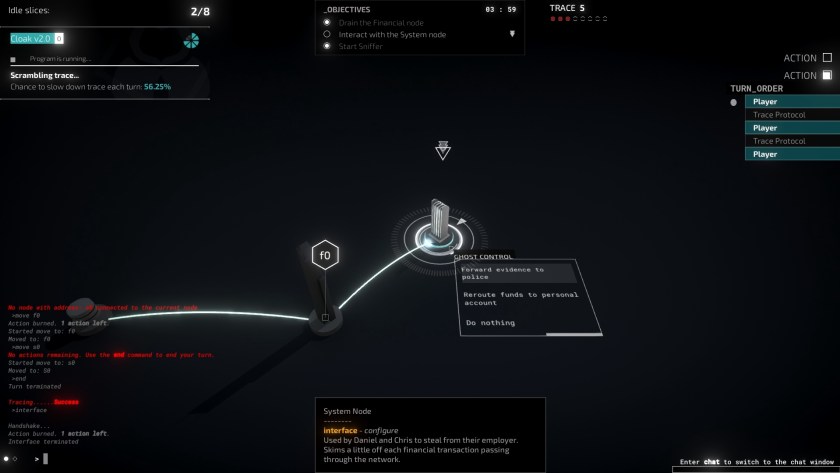840x473 pixels.
Task: Click the f0 hexagon node marker
Action: (324, 255)
